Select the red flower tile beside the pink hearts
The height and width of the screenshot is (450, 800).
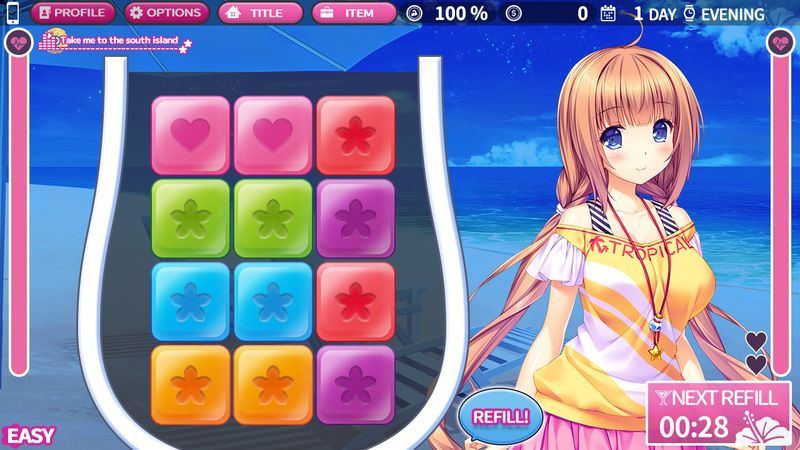pyautogui.click(x=355, y=135)
